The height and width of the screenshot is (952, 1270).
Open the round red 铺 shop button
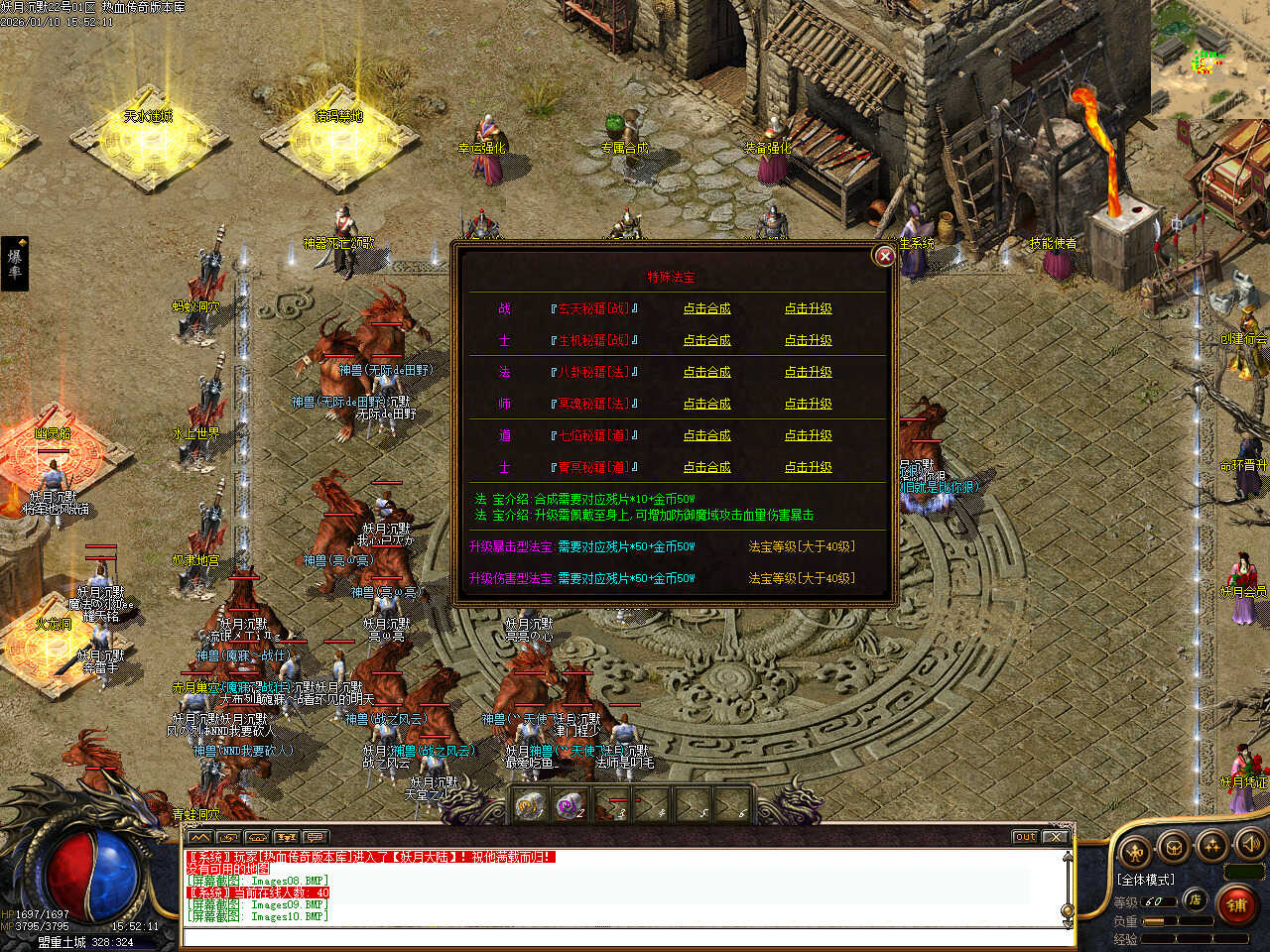(1236, 904)
